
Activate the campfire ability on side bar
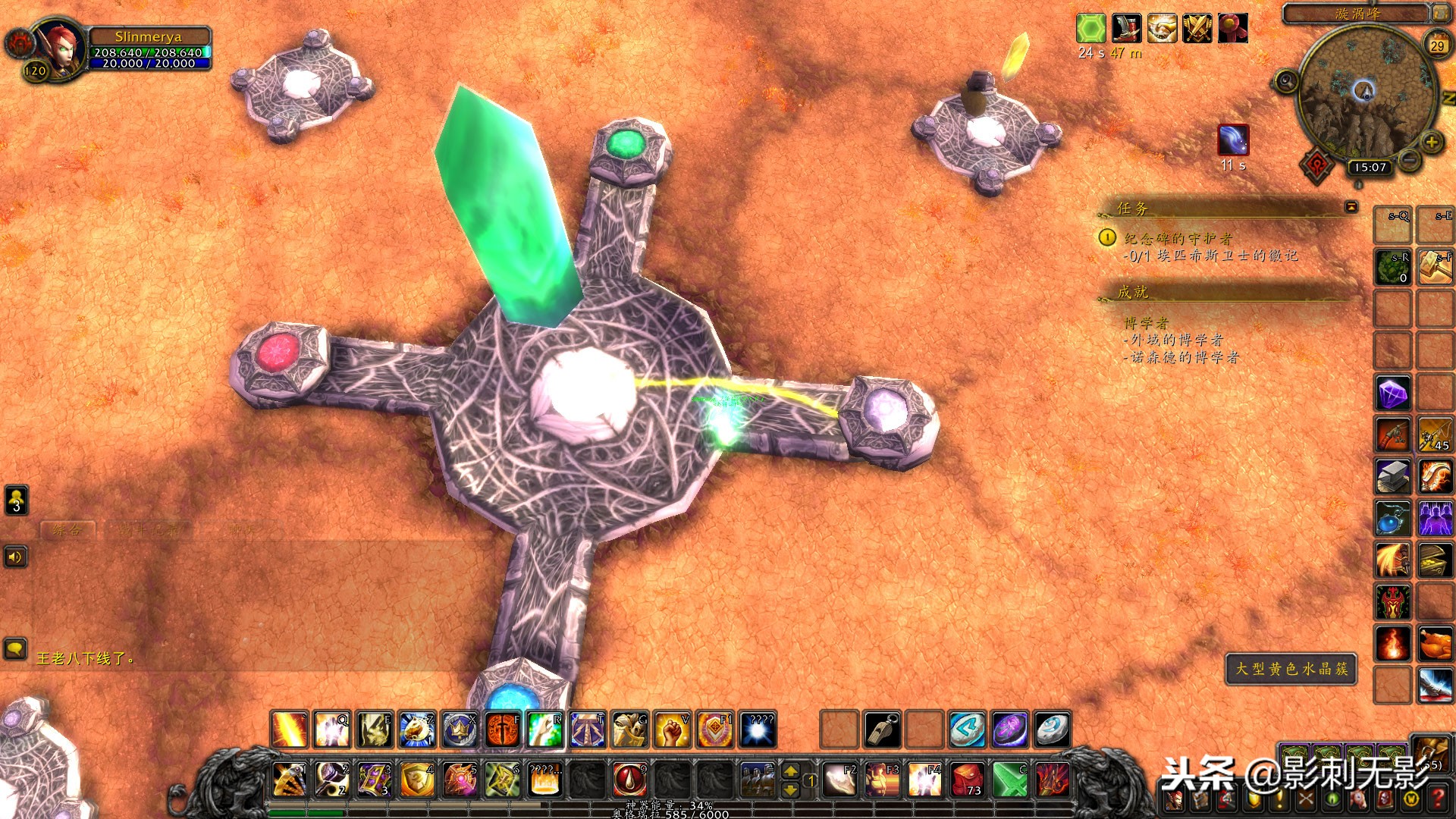[x=1393, y=644]
